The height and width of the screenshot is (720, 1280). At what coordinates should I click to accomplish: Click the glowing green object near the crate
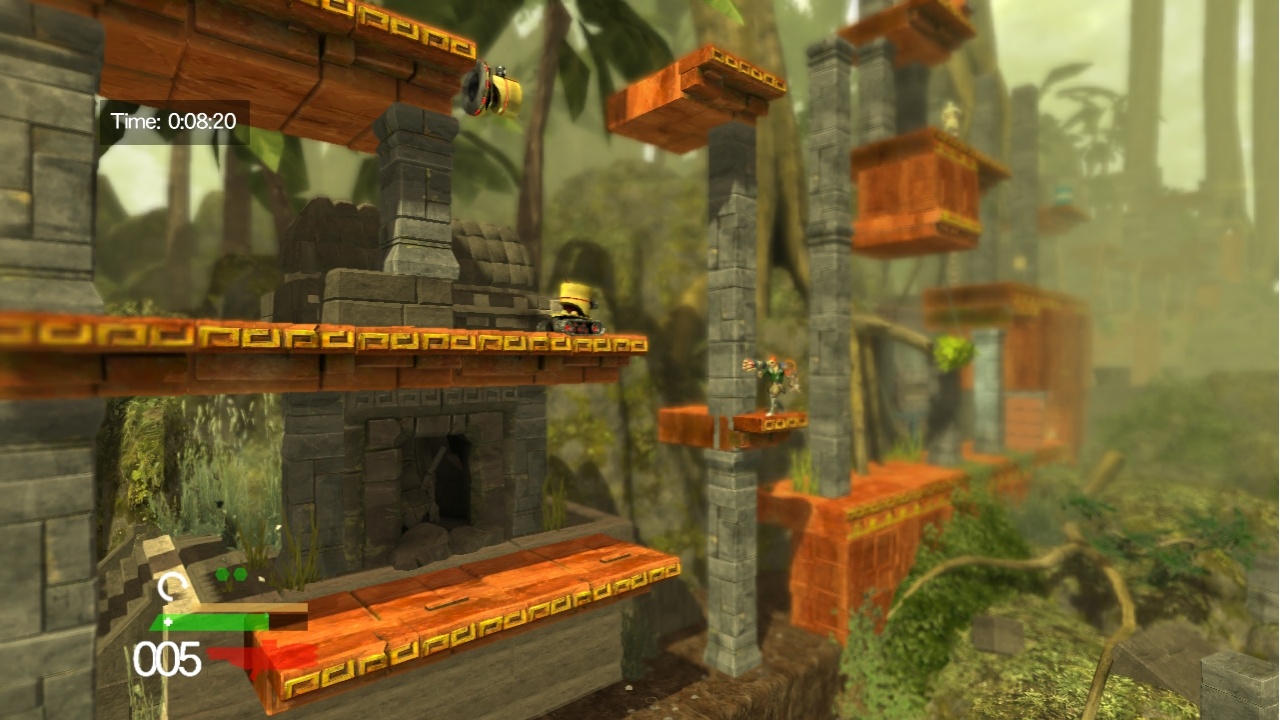point(953,352)
